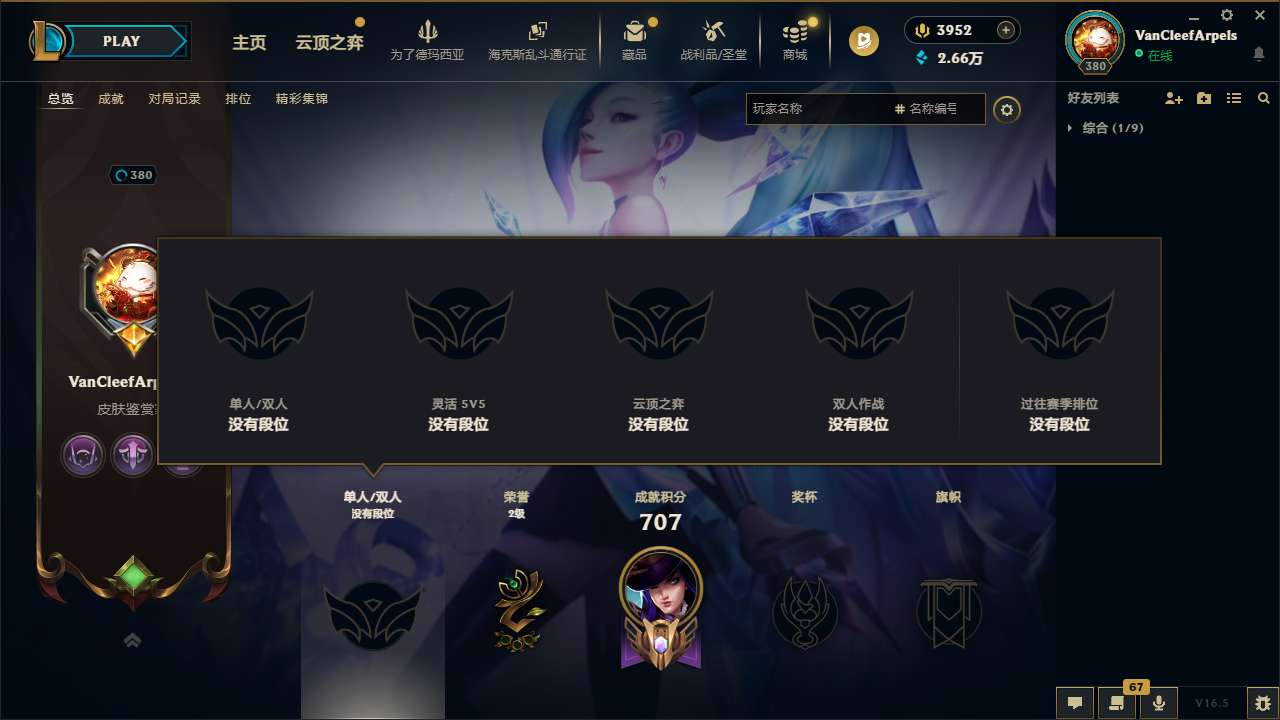Open friend list search
The width and height of the screenshot is (1280, 720).
point(1264,98)
